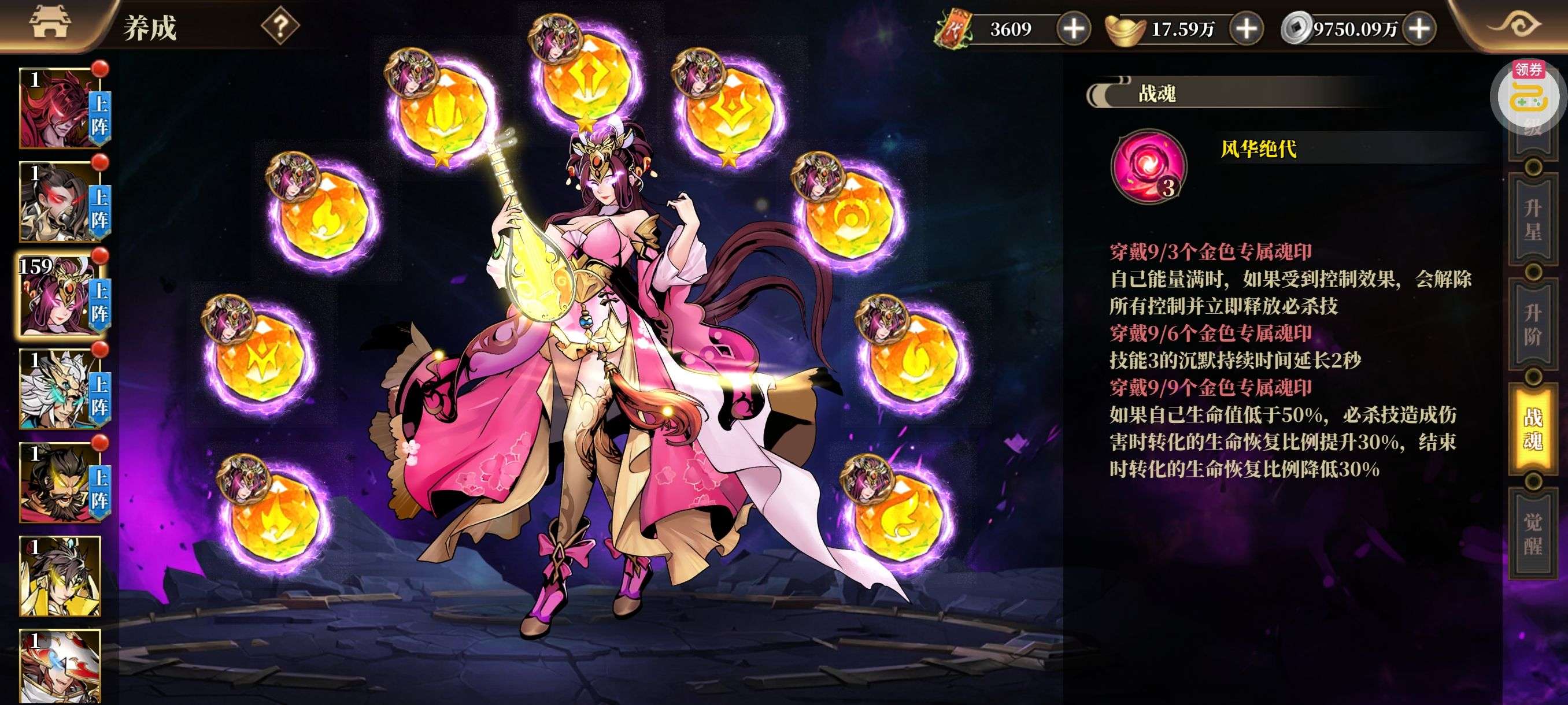The width and height of the screenshot is (1568, 705).
Task: Add more gold ingots
Action: point(1246,28)
